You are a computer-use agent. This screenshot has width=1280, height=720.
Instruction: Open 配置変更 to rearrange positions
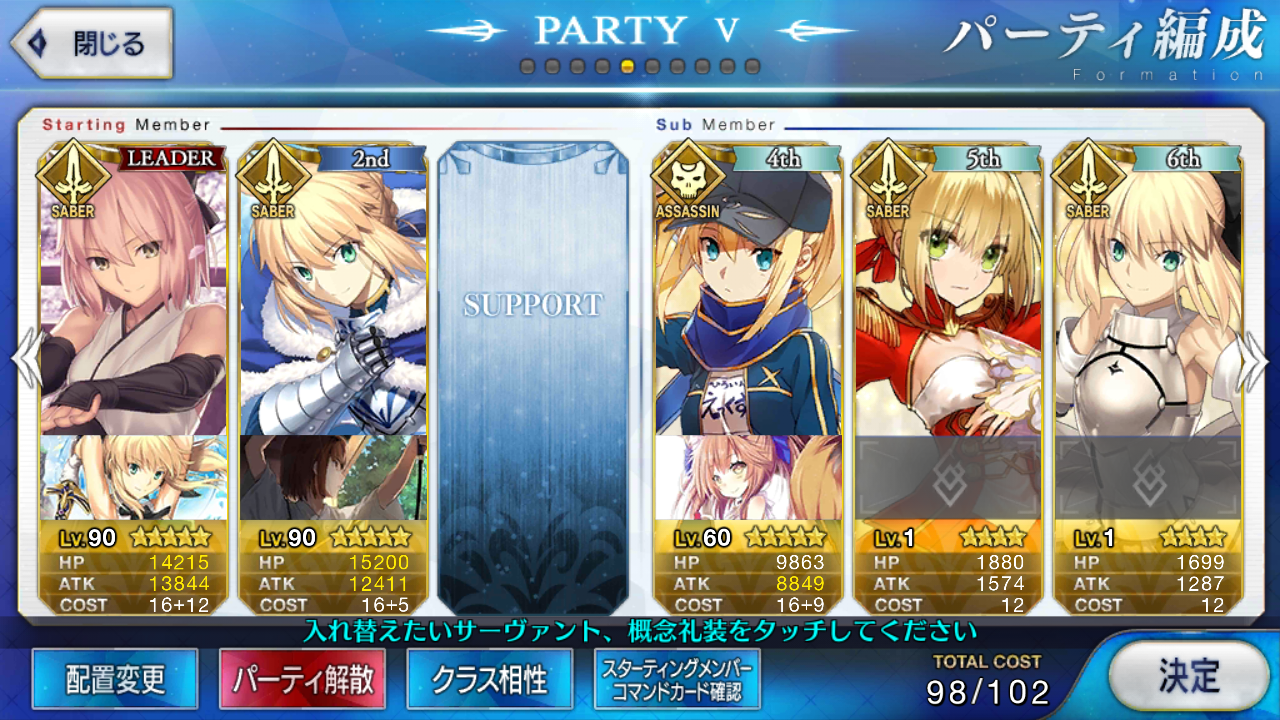(x=115, y=680)
